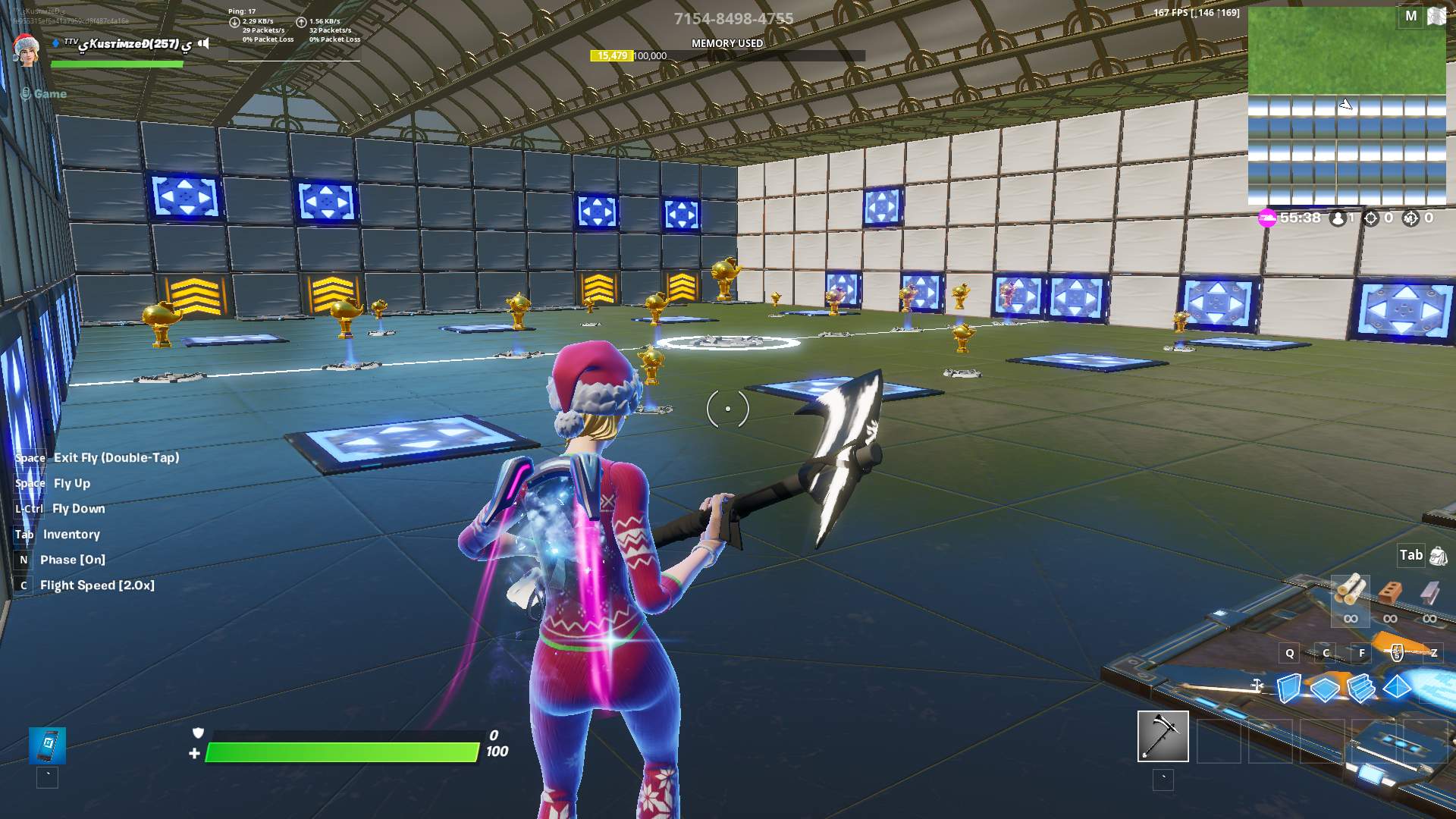Click the player count icon under the minimap
This screenshot has width=1456, height=819.
point(1338,218)
